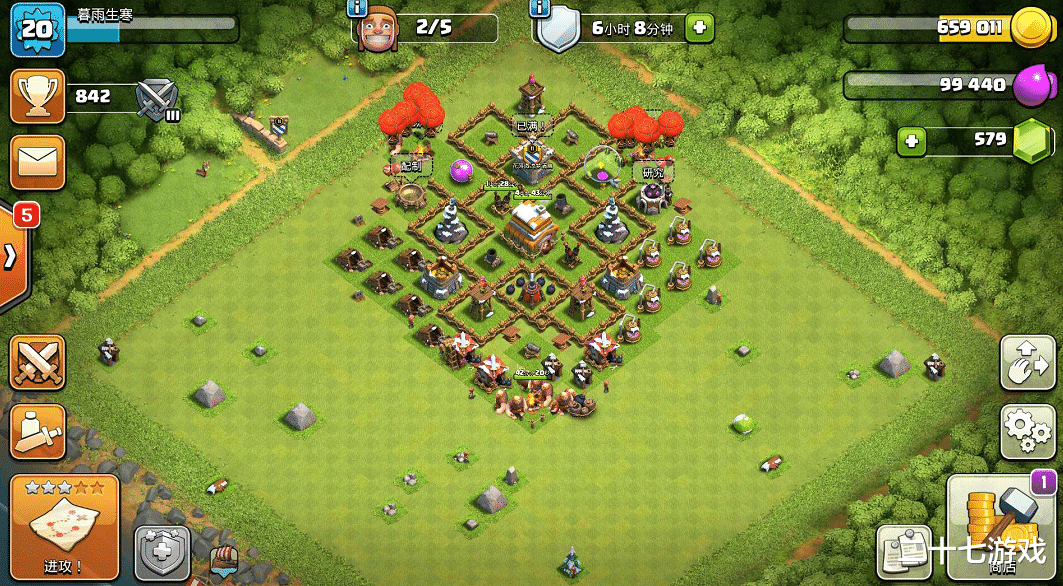Open the mail inbox envelope
1063x586 pixels.
[x=37, y=162]
